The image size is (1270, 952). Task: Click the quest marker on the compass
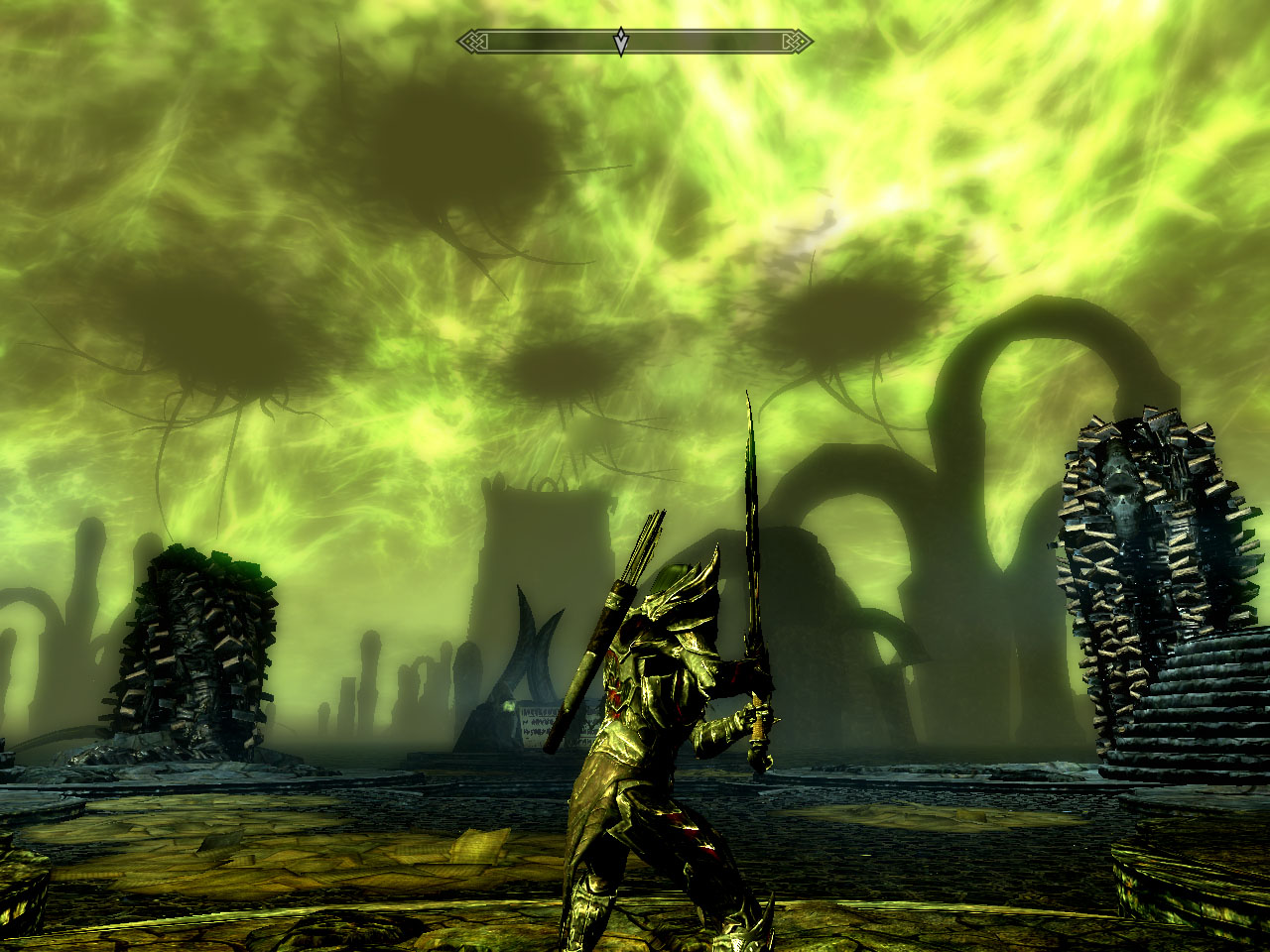[x=621, y=42]
